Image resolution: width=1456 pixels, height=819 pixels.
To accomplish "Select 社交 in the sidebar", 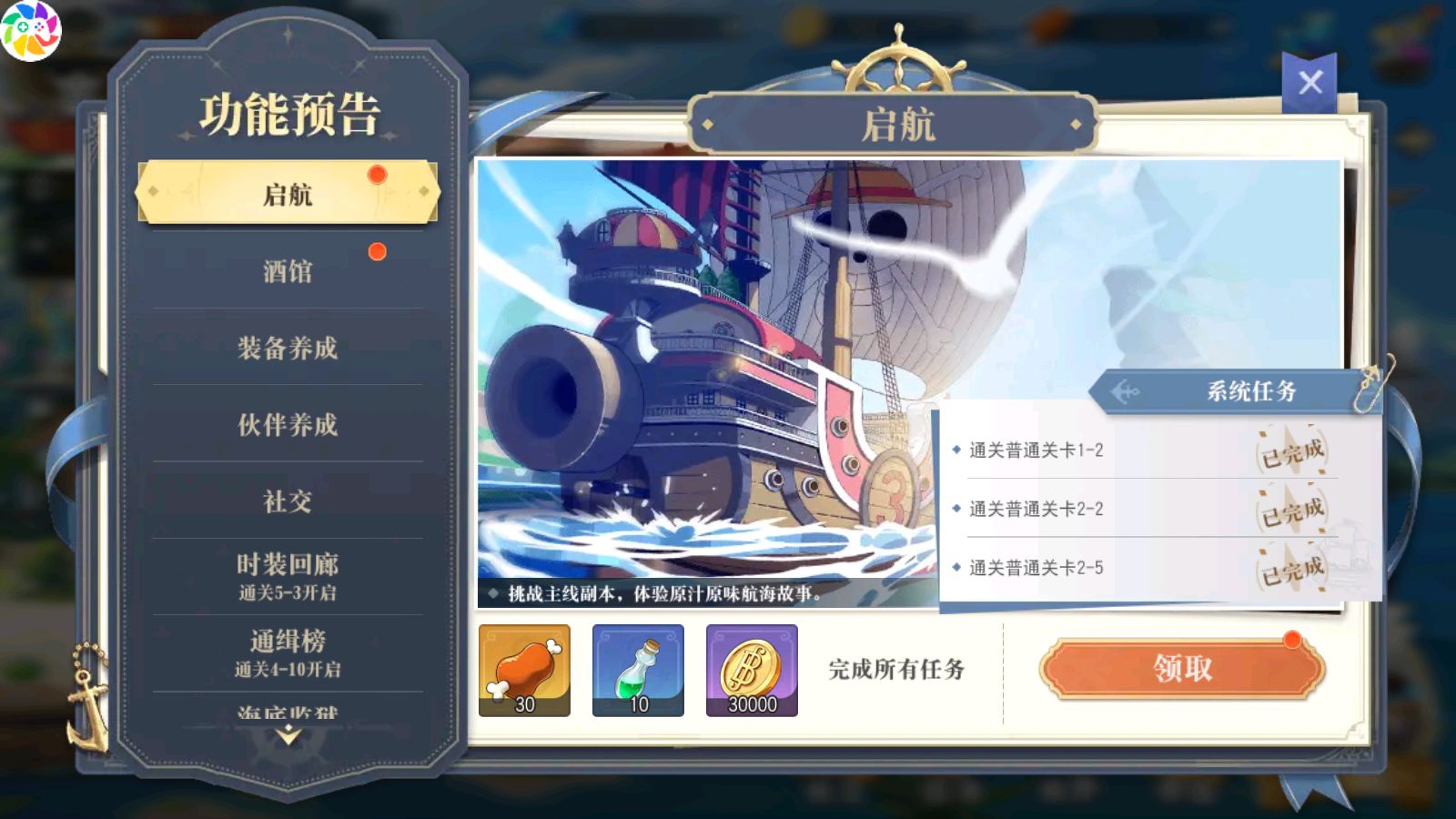I will pyautogui.click(x=285, y=501).
